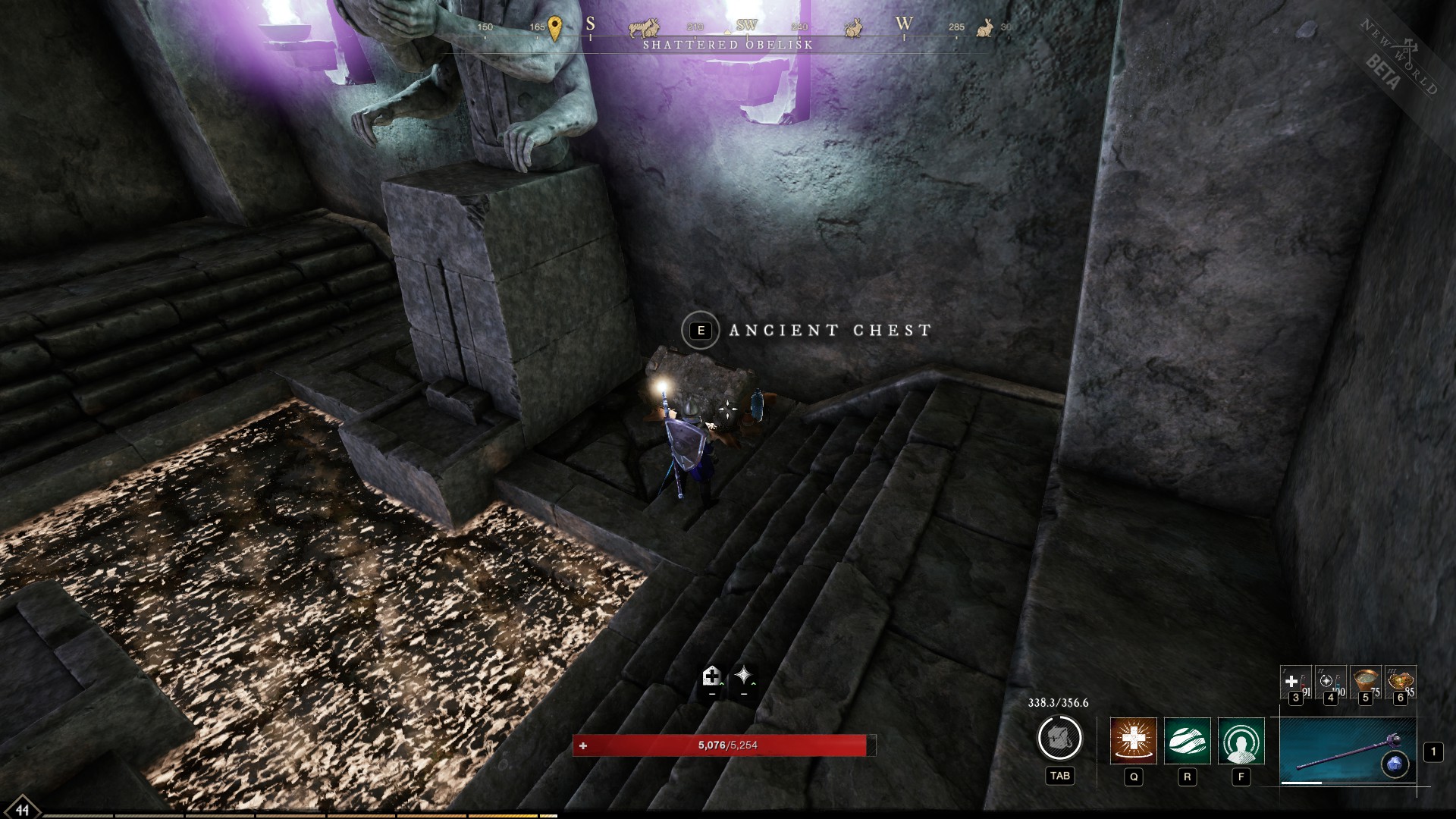1456x819 pixels.
Task: Select the rabbit tracking icon near W
Action: [x=854, y=29]
